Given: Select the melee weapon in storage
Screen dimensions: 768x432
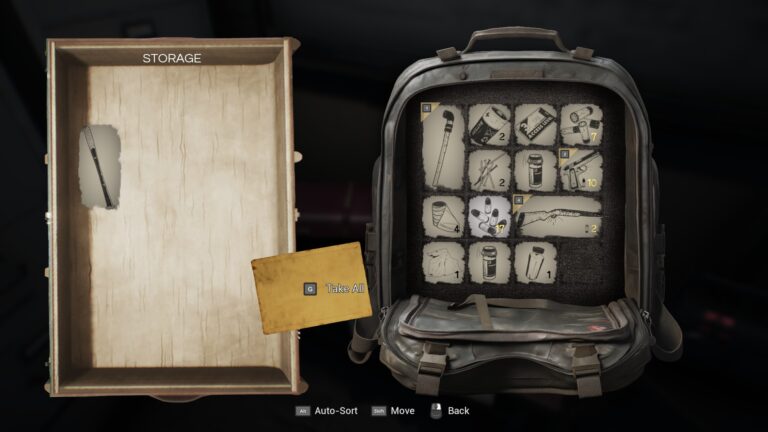Looking at the screenshot, I should [x=100, y=167].
